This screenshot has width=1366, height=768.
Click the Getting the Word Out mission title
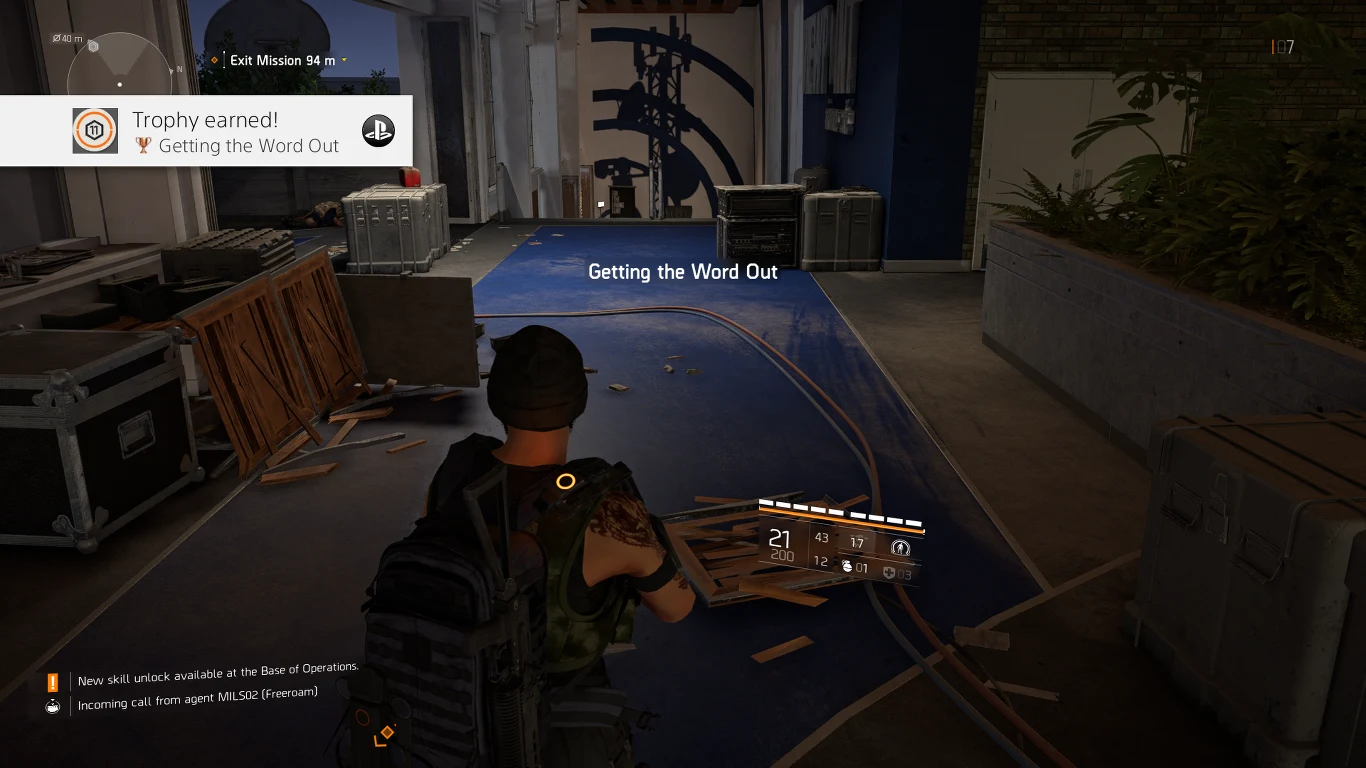pos(683,271)
